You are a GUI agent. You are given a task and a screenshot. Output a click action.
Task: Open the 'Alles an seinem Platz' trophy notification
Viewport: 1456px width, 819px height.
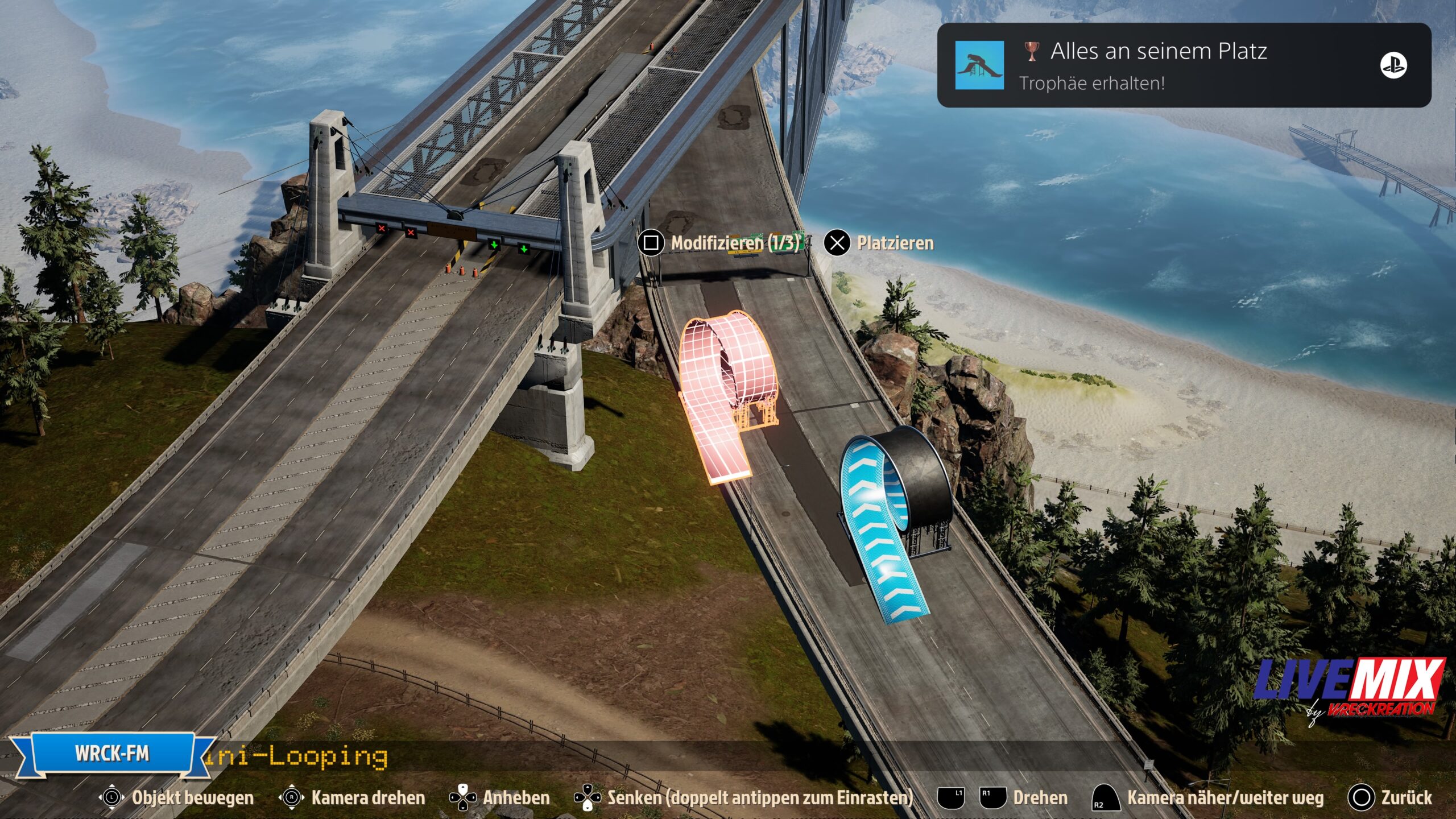(x=1183, y=65)
